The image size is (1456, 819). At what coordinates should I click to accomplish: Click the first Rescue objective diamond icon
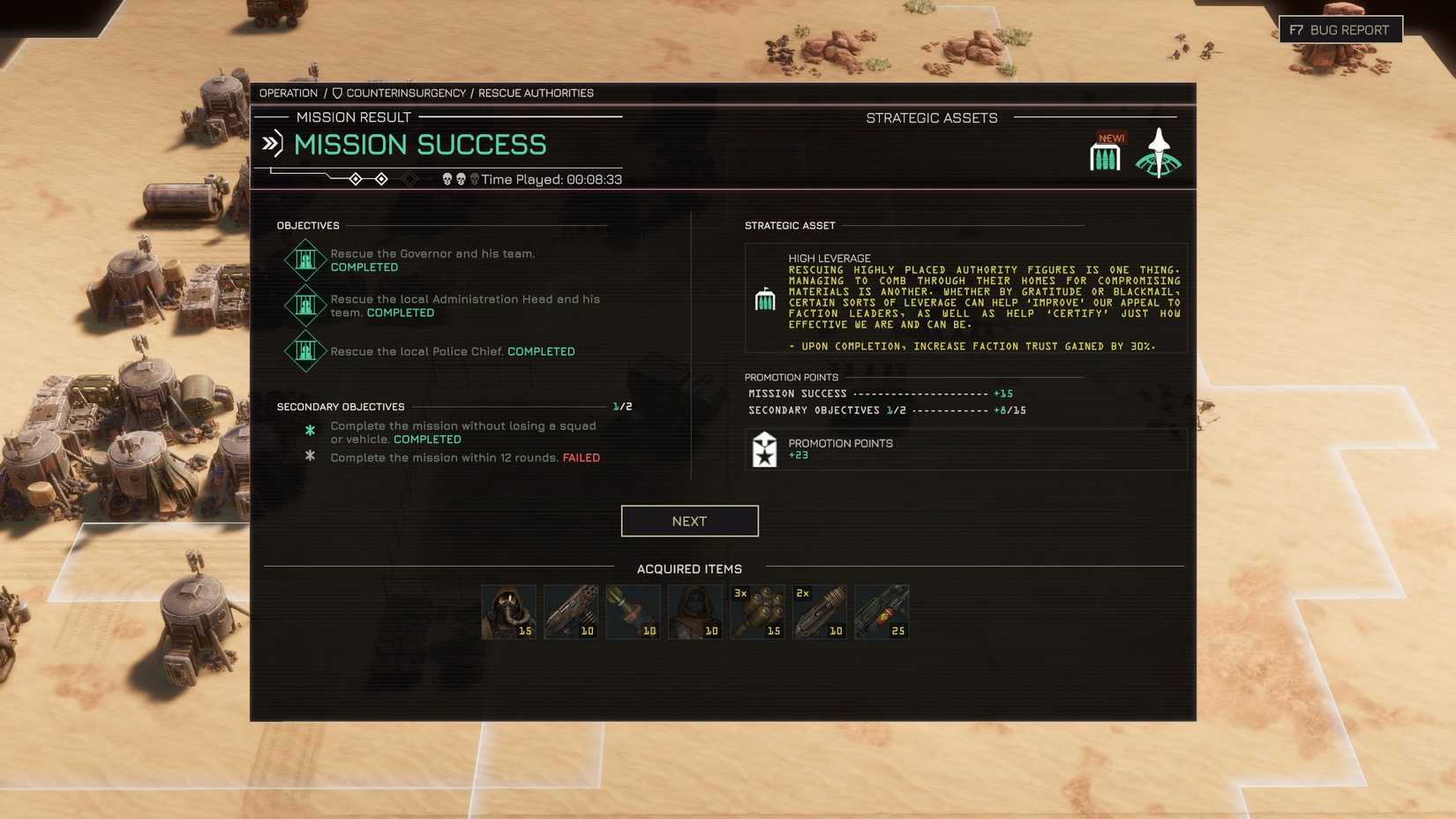point(305,259)
